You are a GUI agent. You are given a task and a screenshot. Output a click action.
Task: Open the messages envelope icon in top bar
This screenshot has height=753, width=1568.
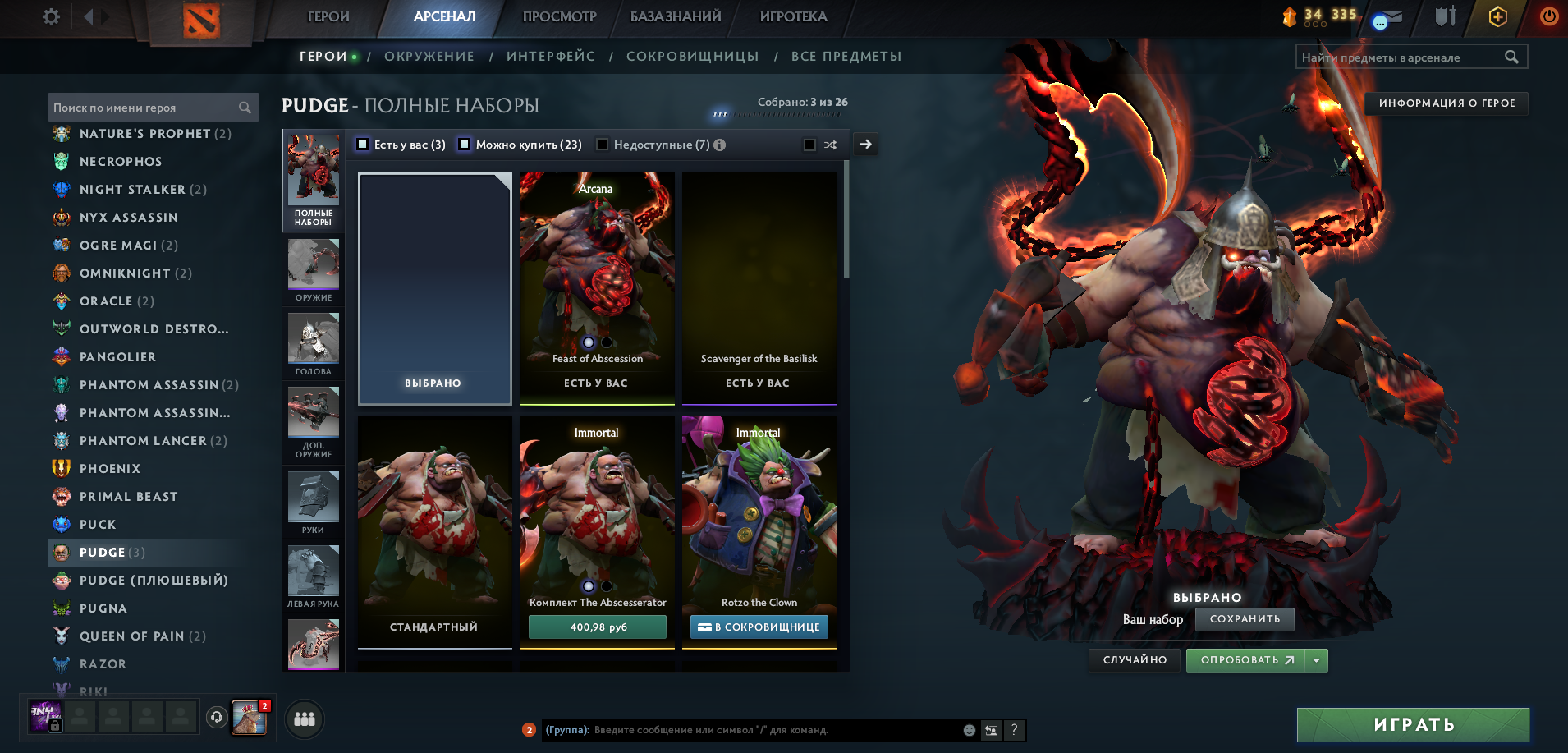point(1388,16)
